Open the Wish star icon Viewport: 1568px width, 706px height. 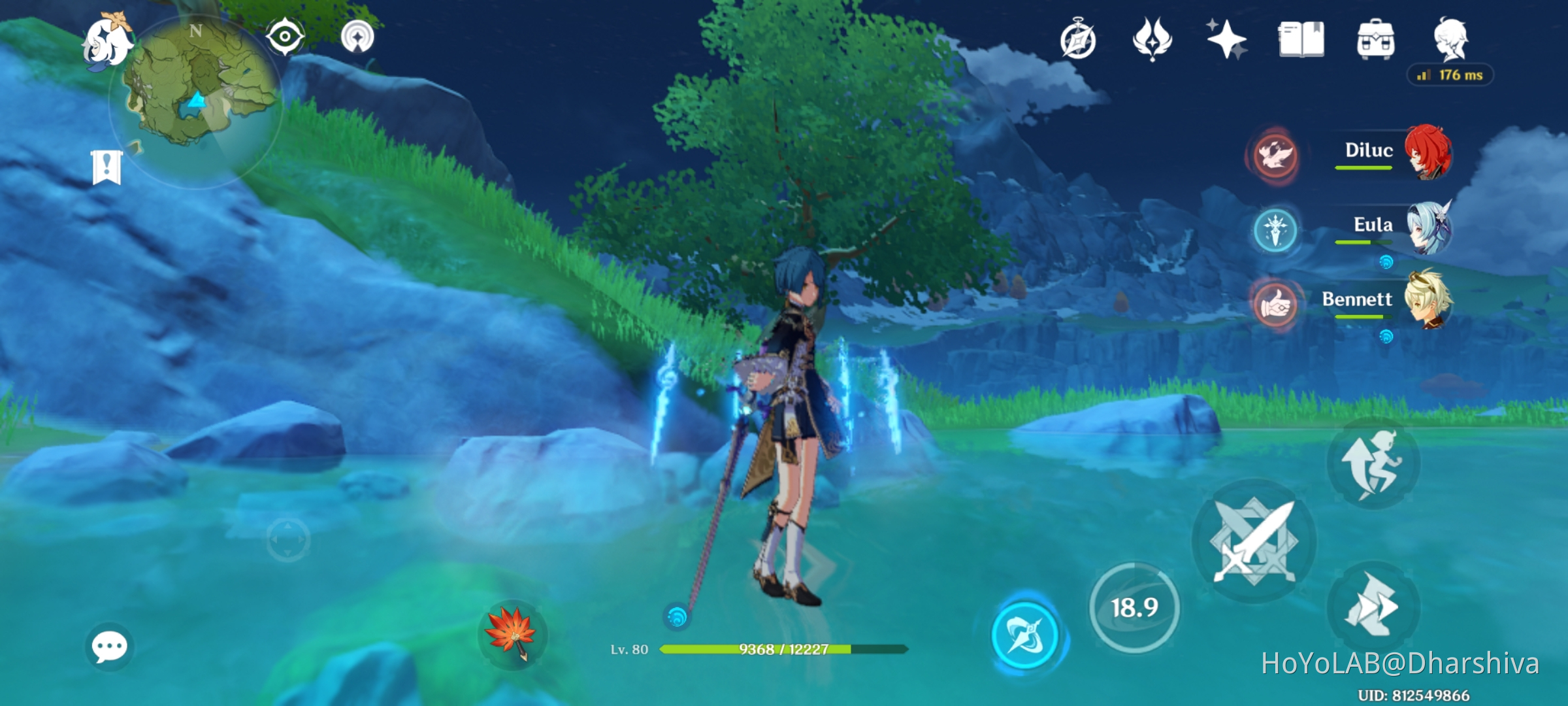coord(1227,41)
